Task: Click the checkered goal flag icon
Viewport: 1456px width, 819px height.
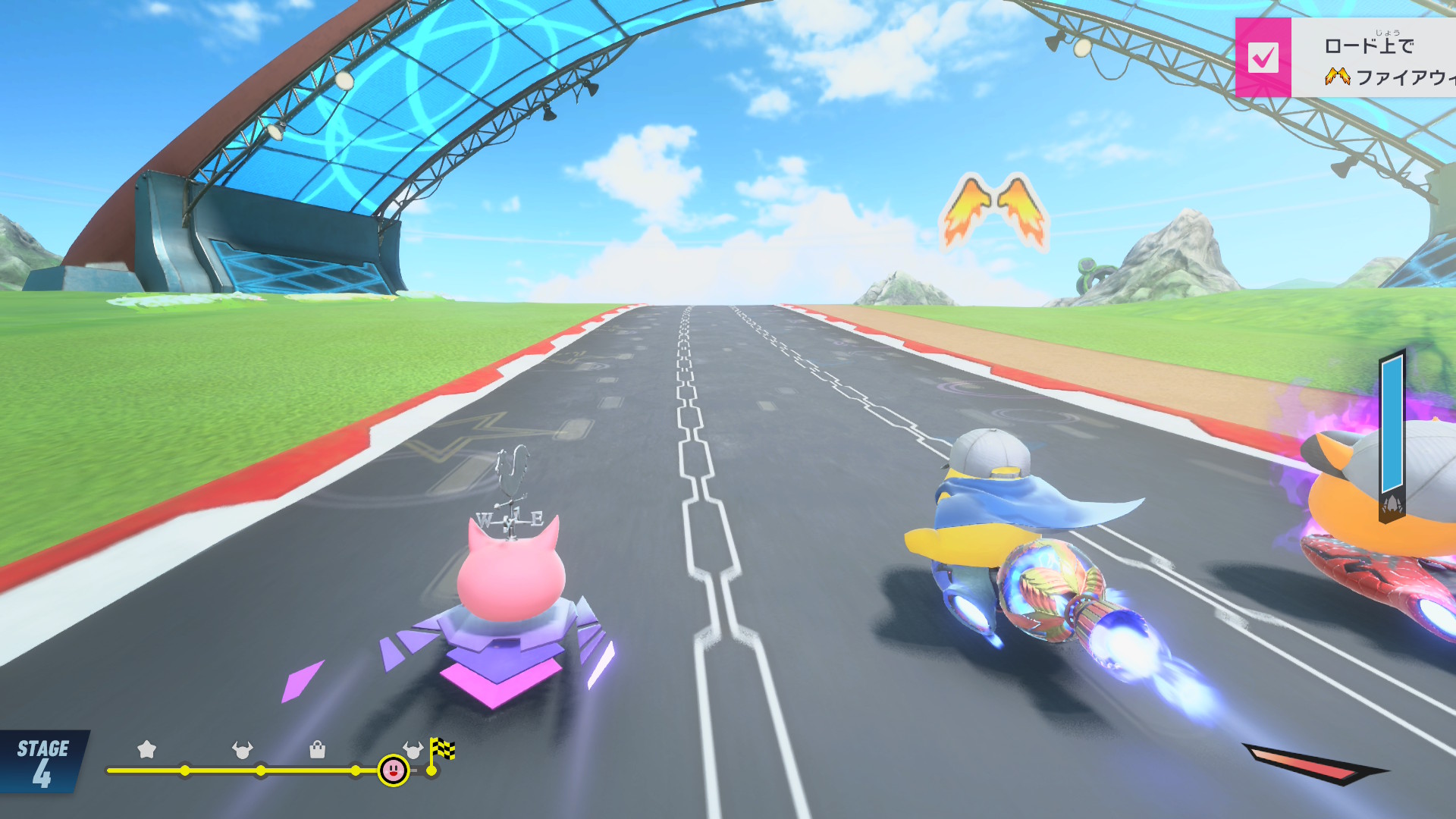Action: click(442, 749)
